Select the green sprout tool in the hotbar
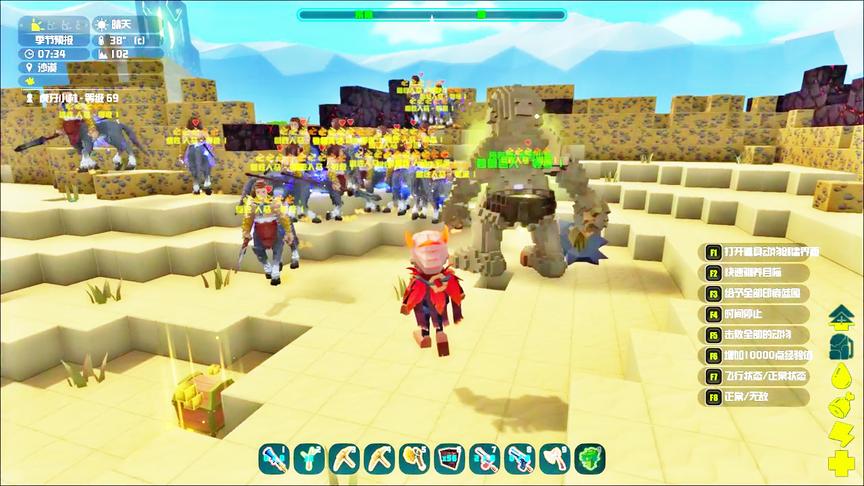 click(x=308, y=459)
